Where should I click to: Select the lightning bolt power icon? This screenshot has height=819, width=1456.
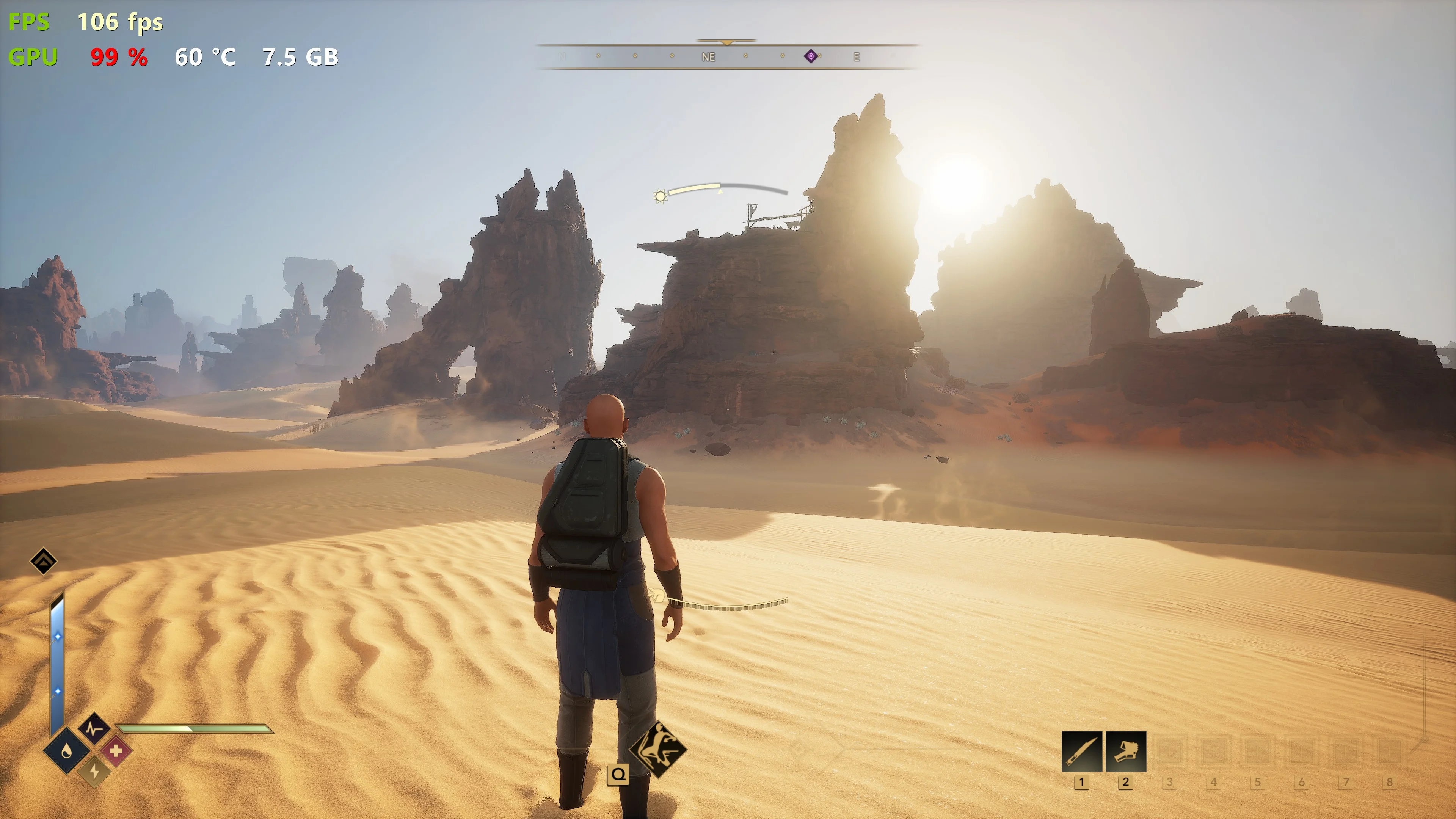[94, 772]
